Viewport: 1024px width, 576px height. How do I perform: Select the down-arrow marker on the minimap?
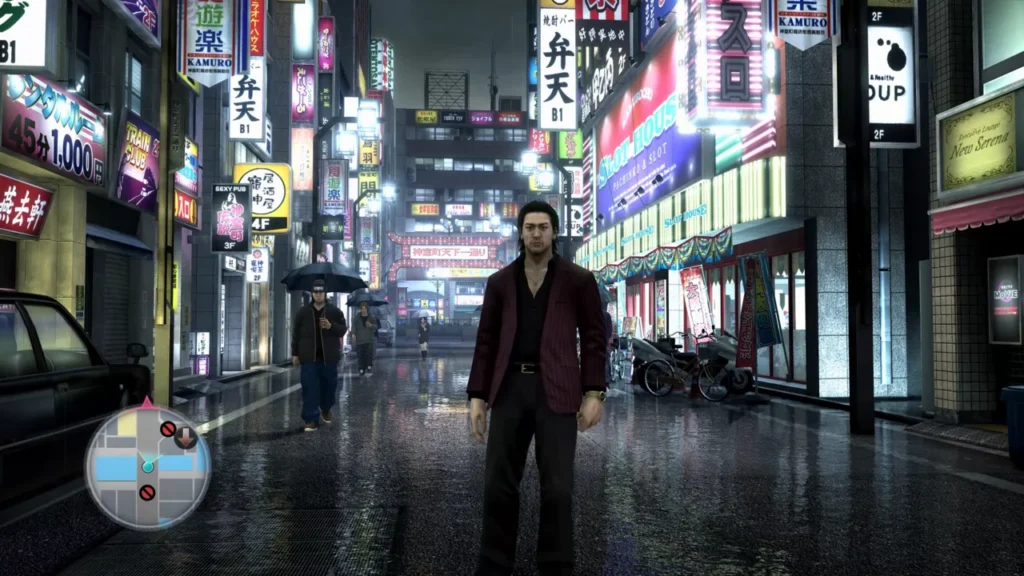click(x=185, y=436)
